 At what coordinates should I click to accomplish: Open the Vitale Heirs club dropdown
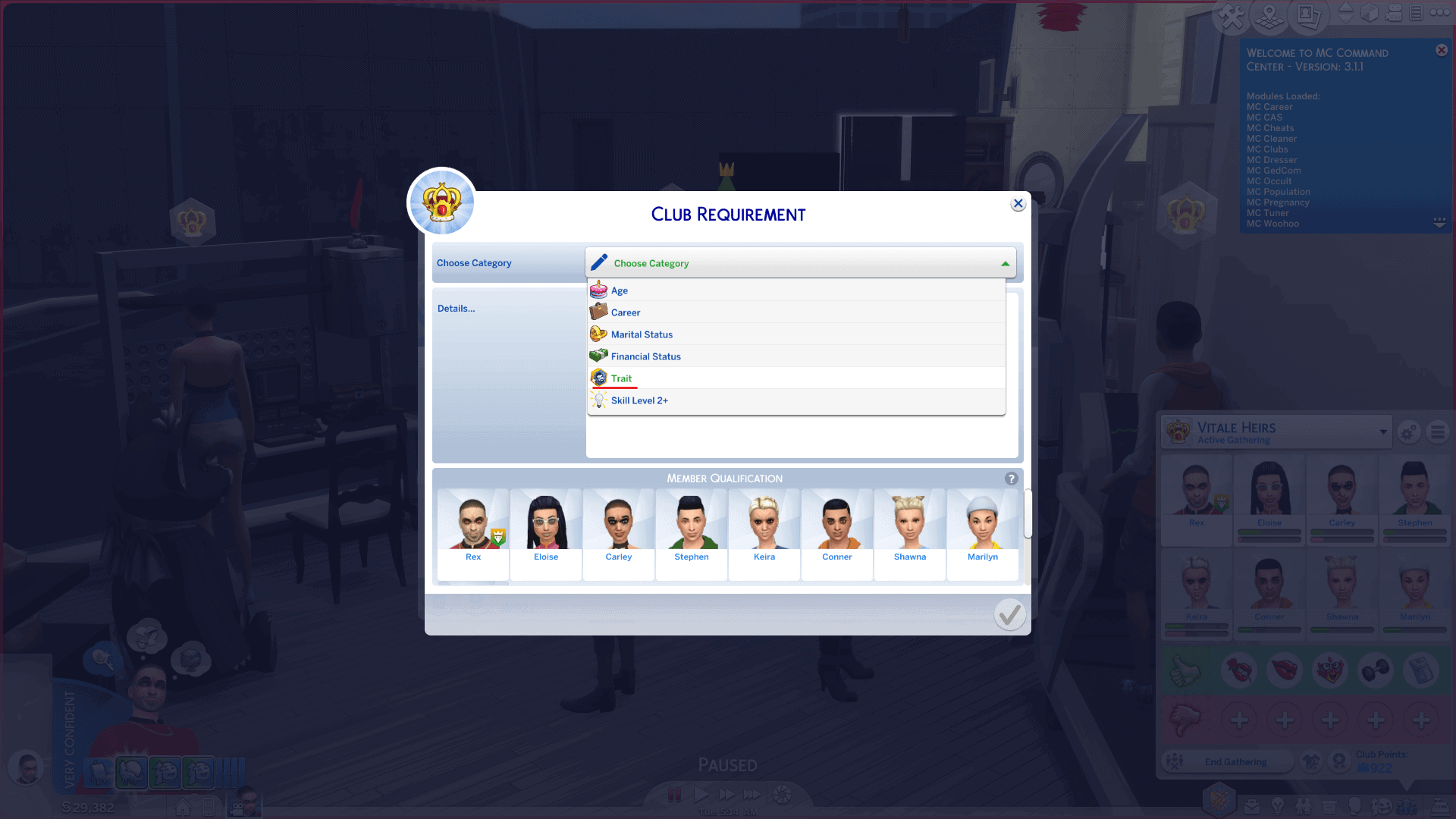point(1383,432)
